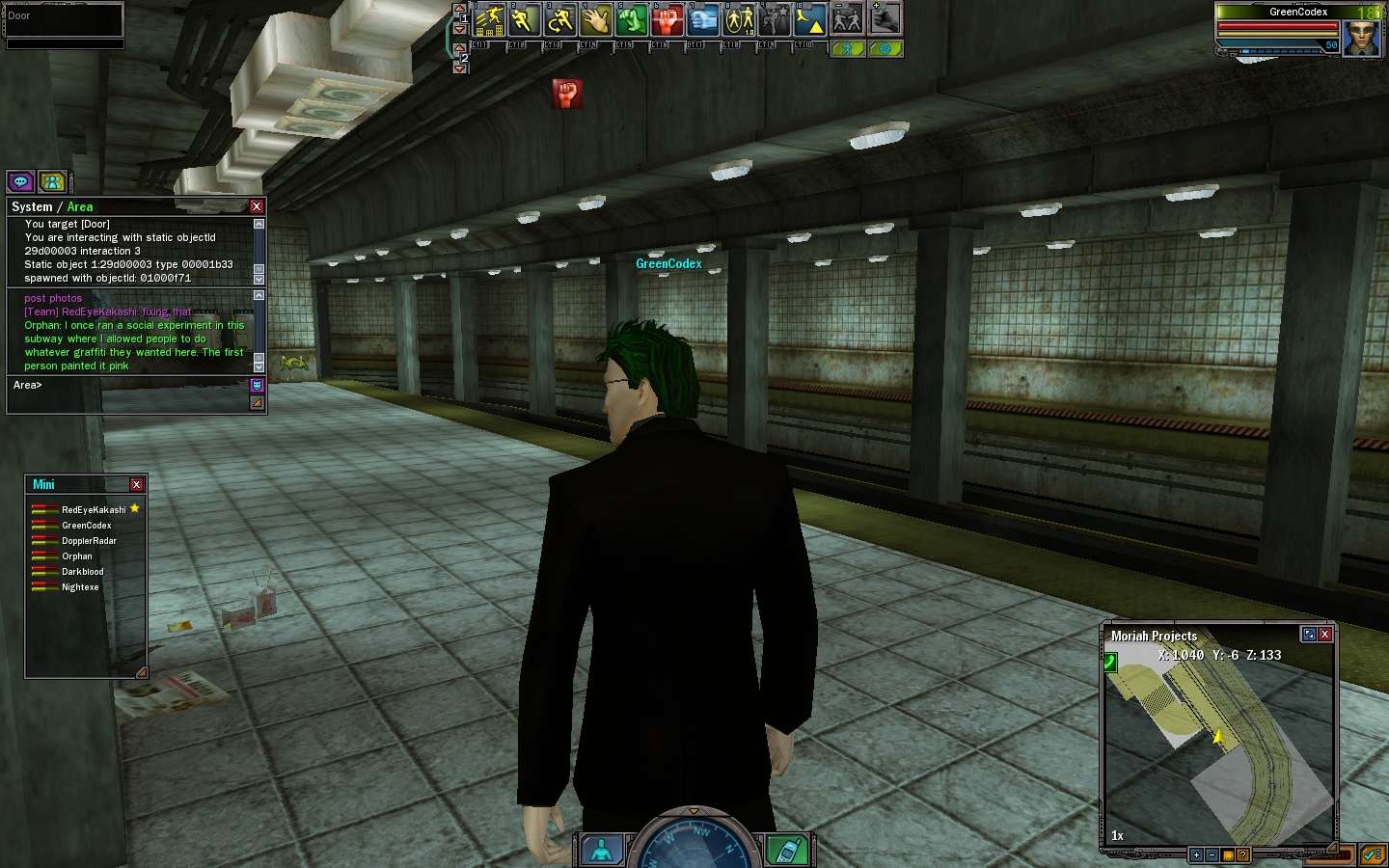
Task: Open the minimap help question mark button
Action: 1242,855
